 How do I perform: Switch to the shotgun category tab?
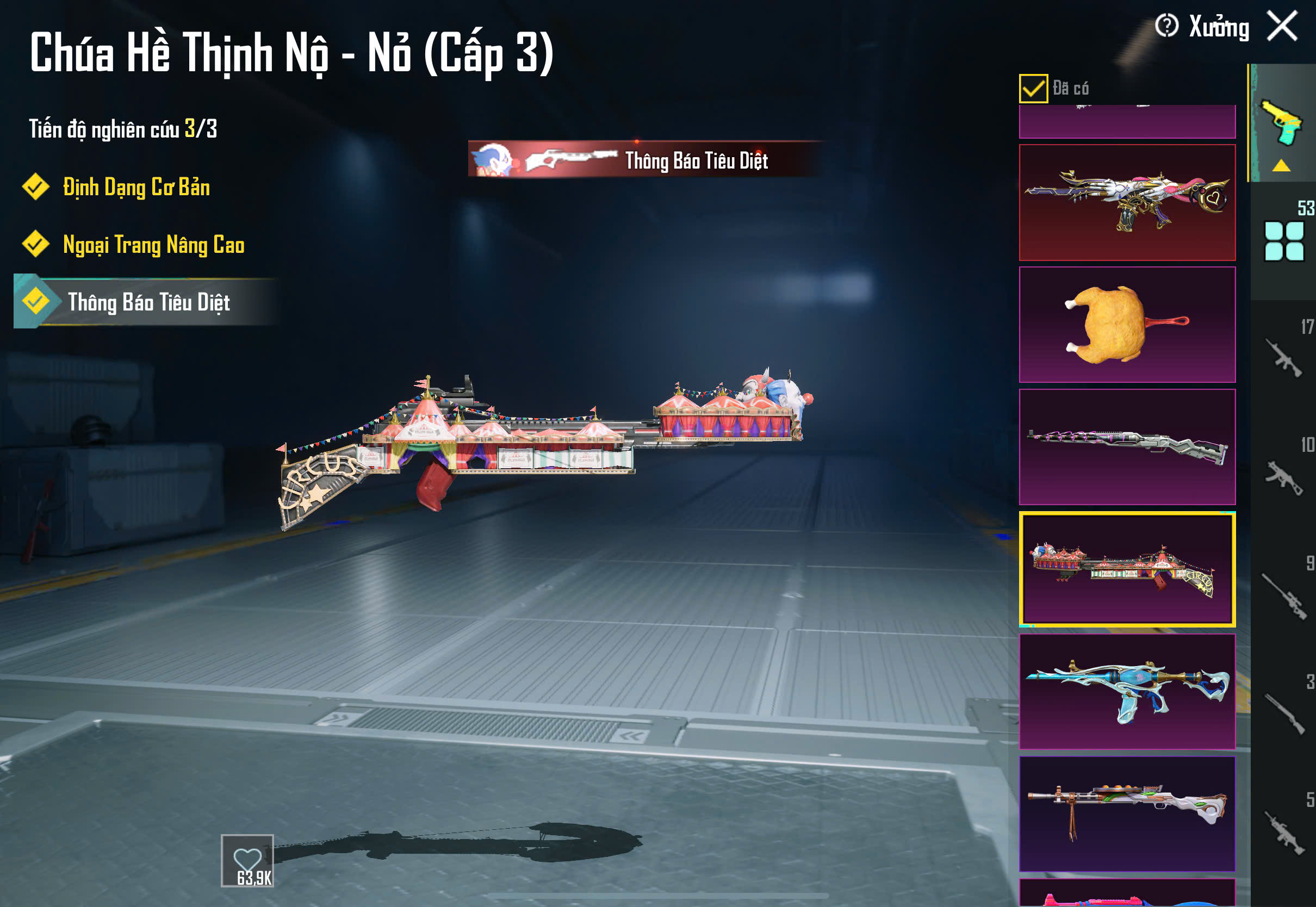tap(1283, 714)
